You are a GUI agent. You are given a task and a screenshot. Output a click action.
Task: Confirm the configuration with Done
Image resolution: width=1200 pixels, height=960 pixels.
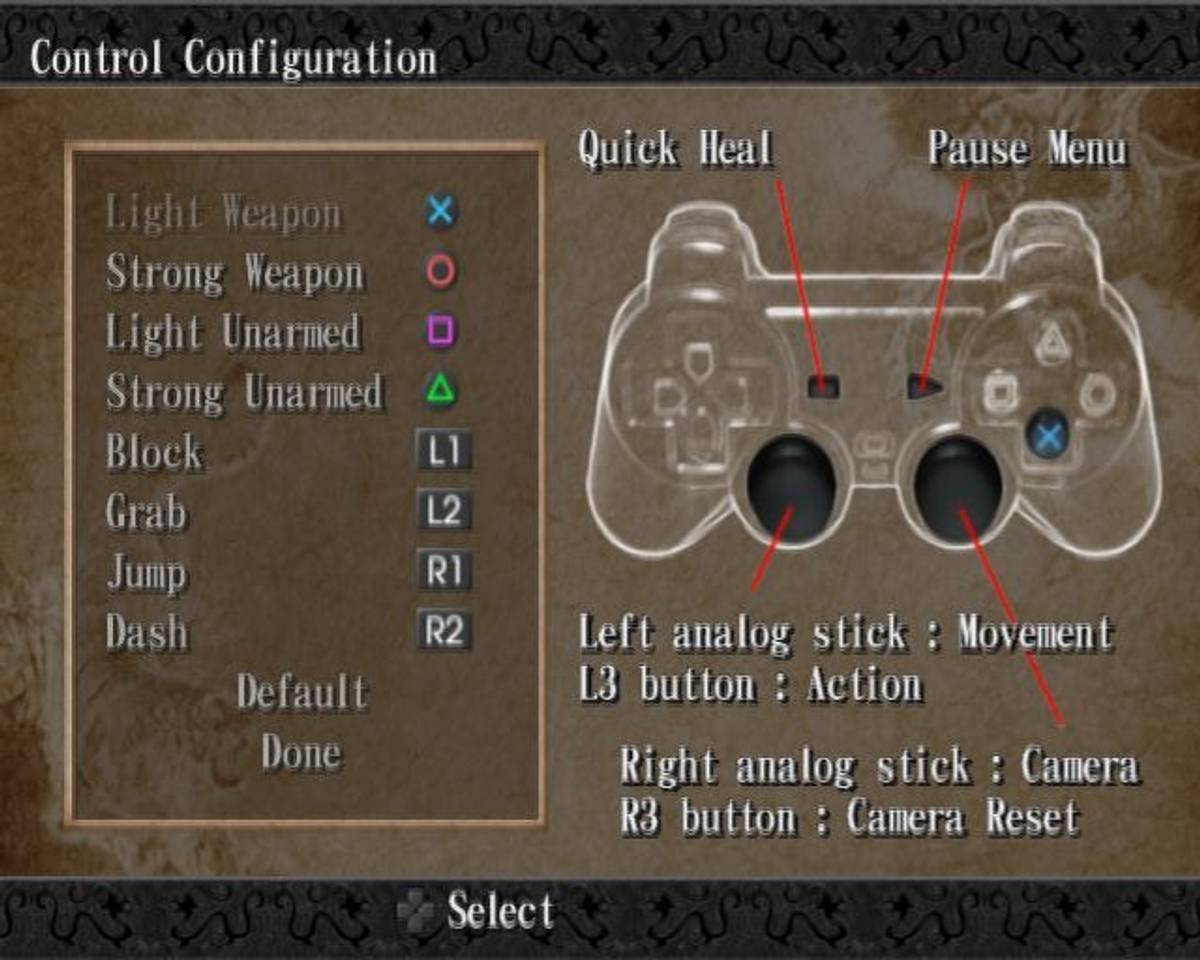click(x=301, y=752)
